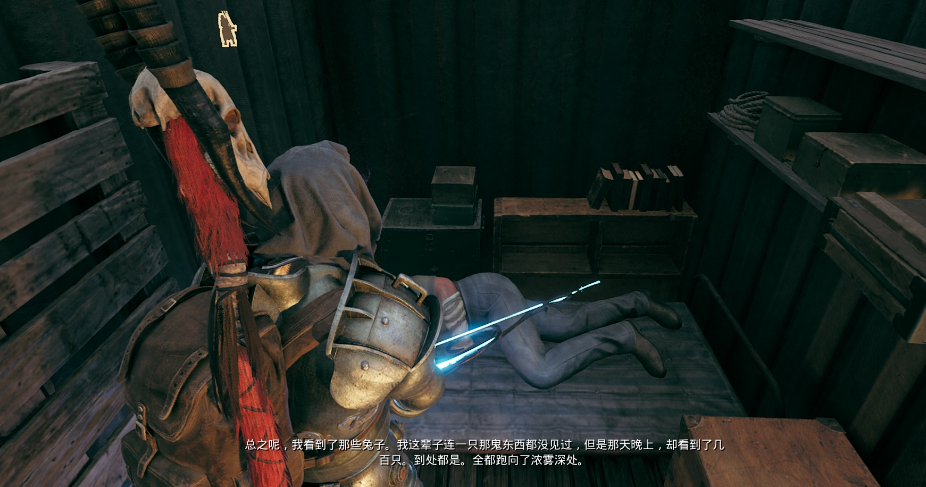This screenshot has width=926, height=487.
Task: Click the cloaked figure silhouette marker icon
Action: click(228, 29)
